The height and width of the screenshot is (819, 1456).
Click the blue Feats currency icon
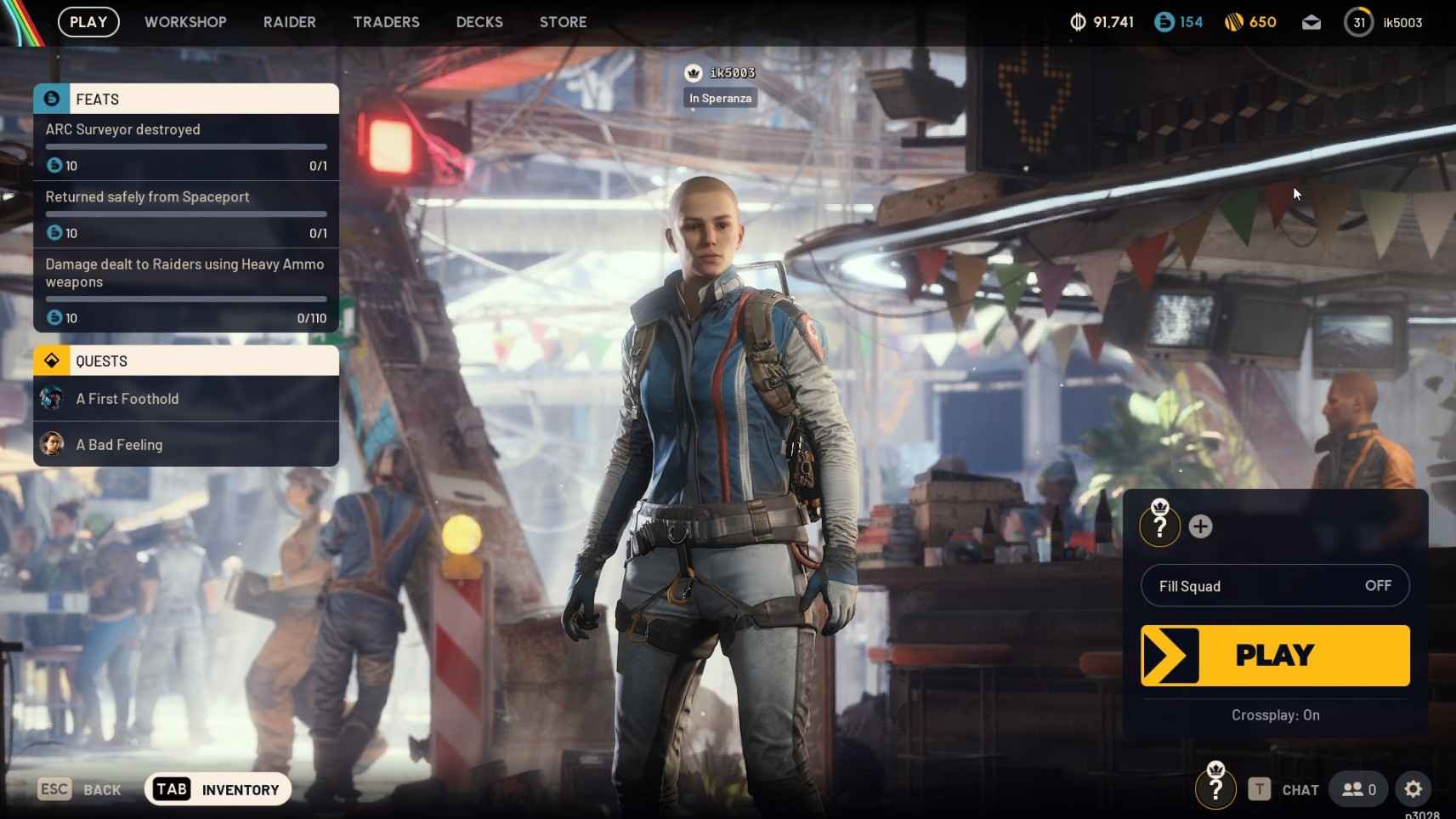[1163, 22]
